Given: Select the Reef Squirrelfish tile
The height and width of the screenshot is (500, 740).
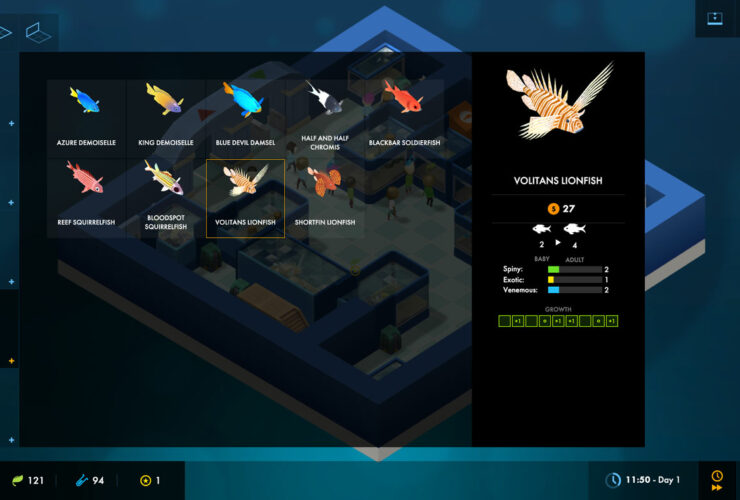Looking at the screenshot, I should click(x=86, y=198).
